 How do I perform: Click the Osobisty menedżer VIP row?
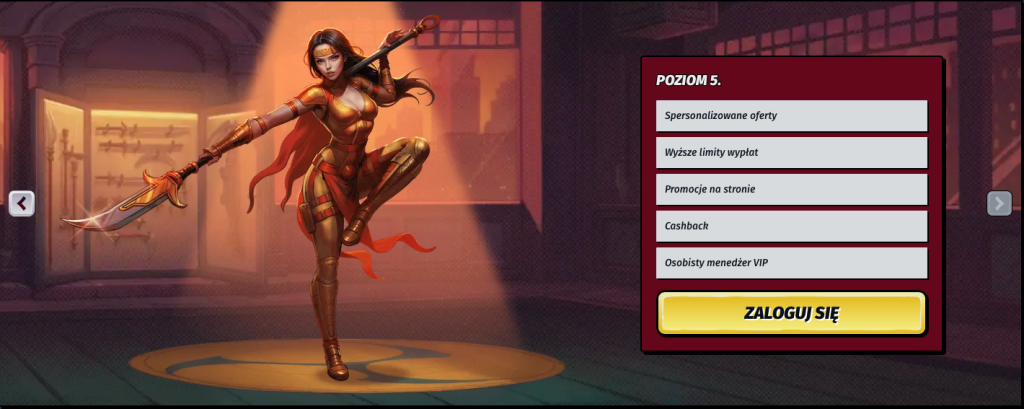791,263
